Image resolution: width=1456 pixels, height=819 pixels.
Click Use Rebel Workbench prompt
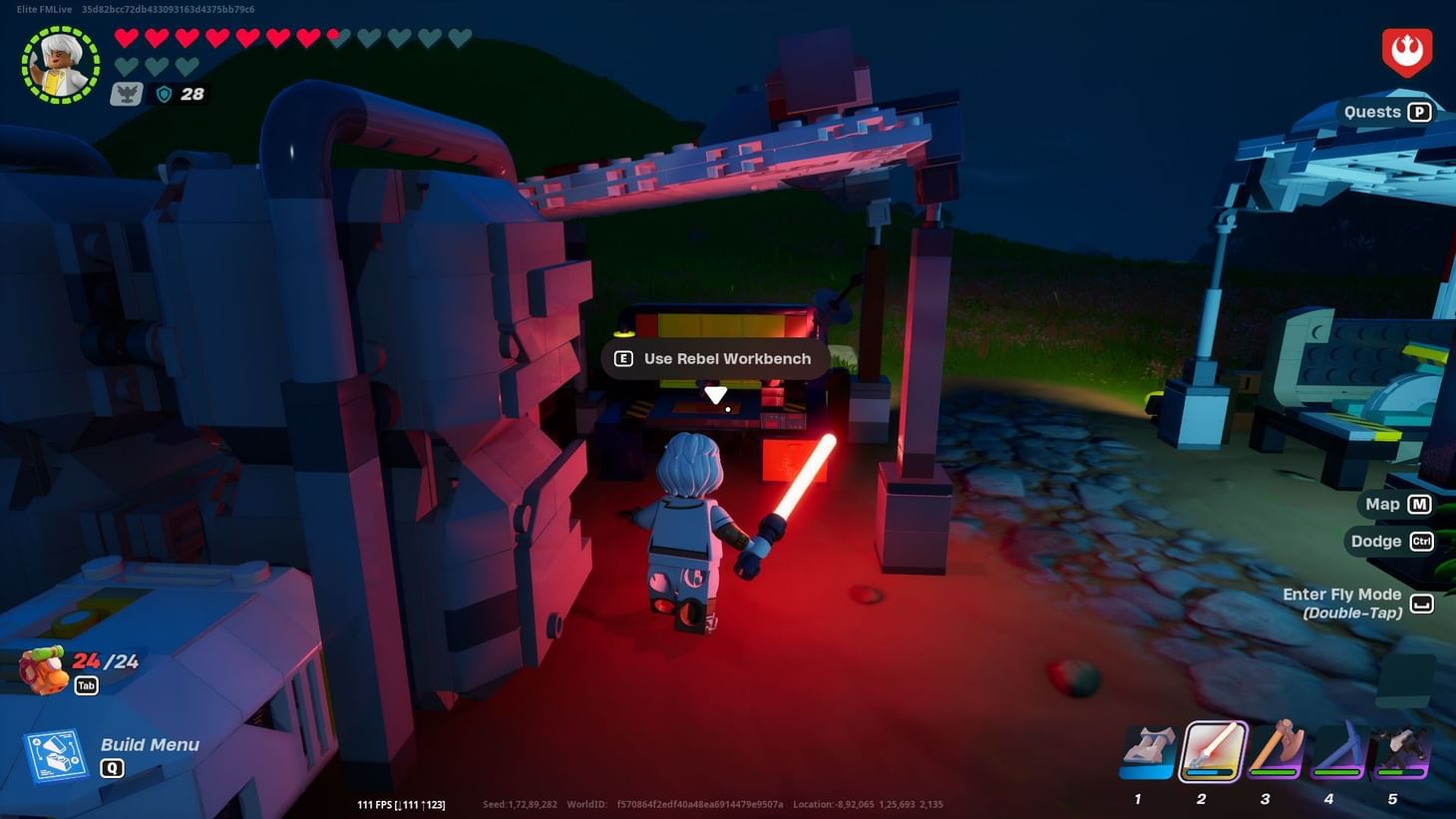[x=713, y=358]
